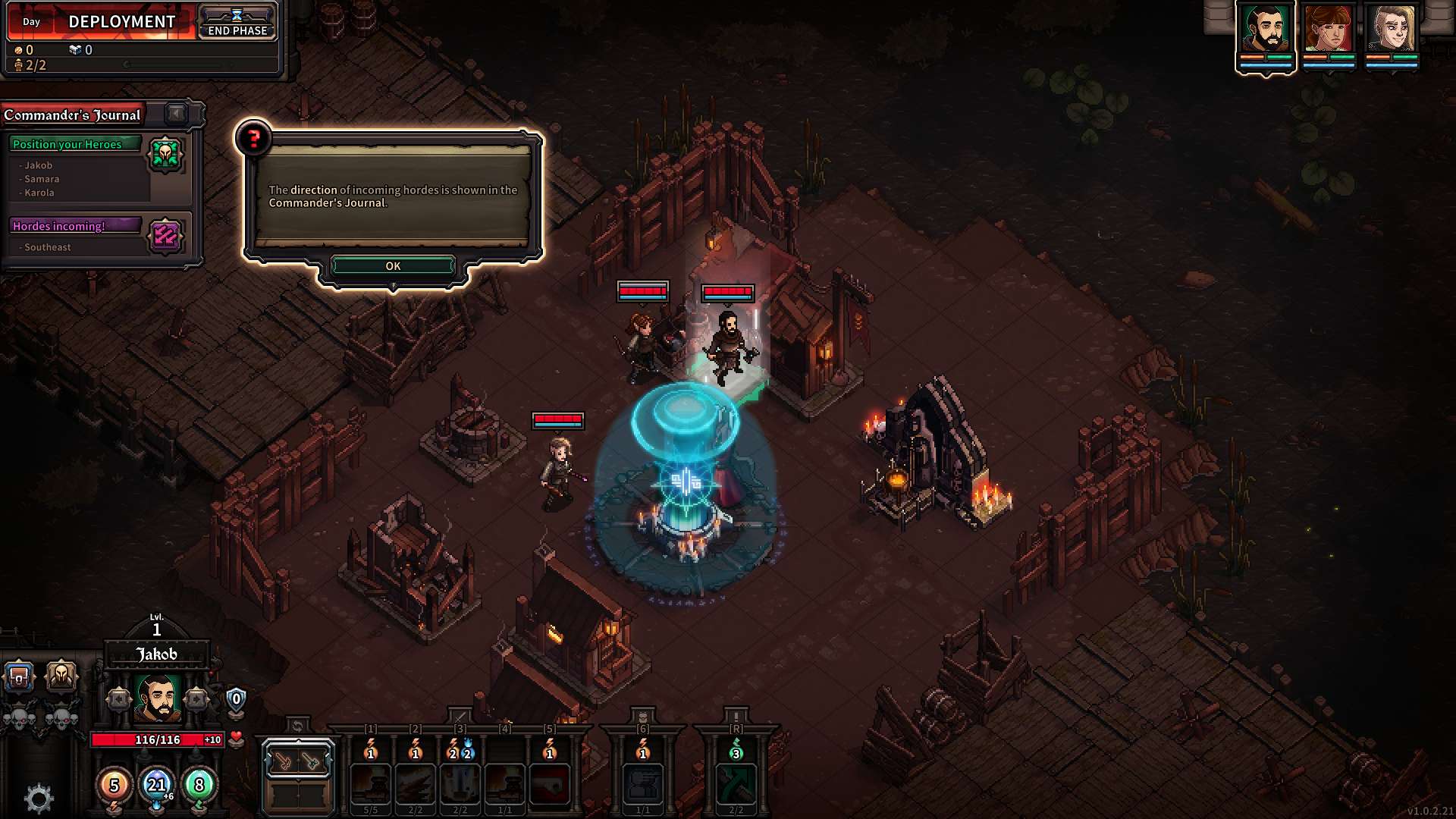The image size is (1456, 819).
Task: Open the helmet character sheet button
Action: (x=61, y=674)
